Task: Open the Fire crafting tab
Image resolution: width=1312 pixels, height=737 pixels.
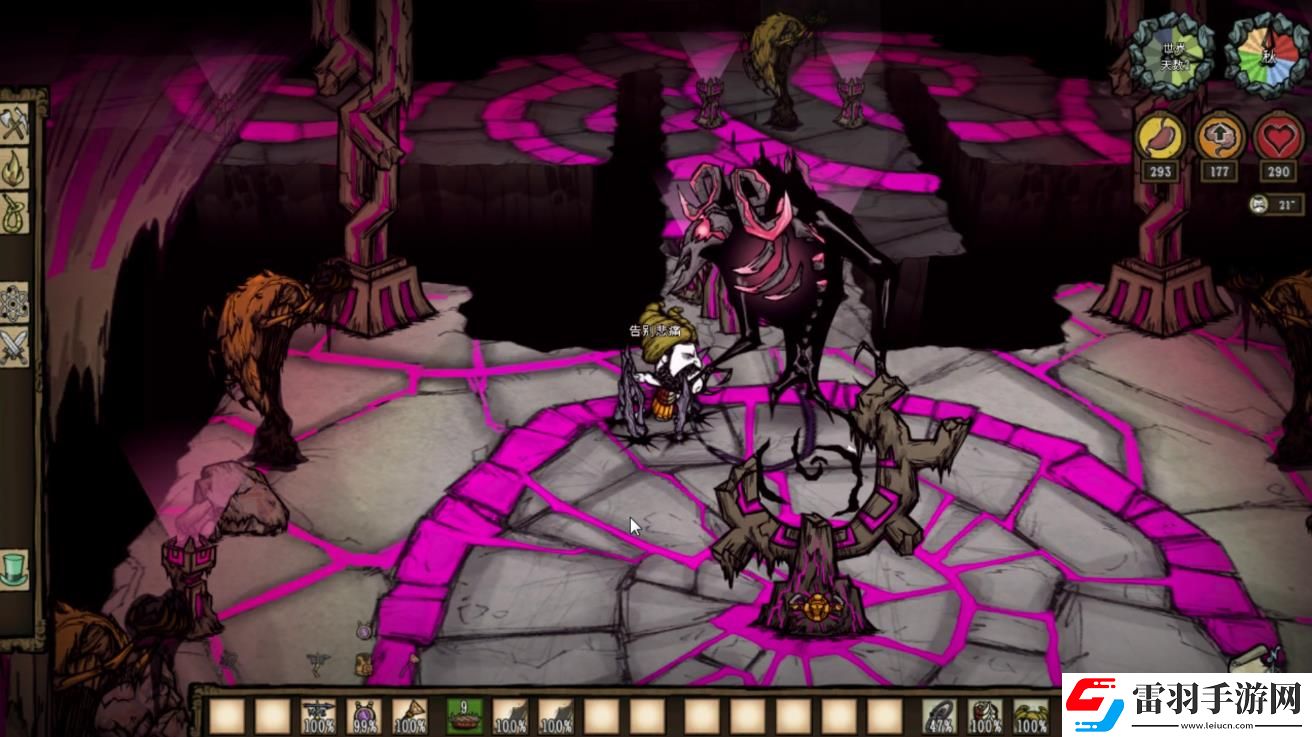Action: pyautogui.click(x=15, y=168)
